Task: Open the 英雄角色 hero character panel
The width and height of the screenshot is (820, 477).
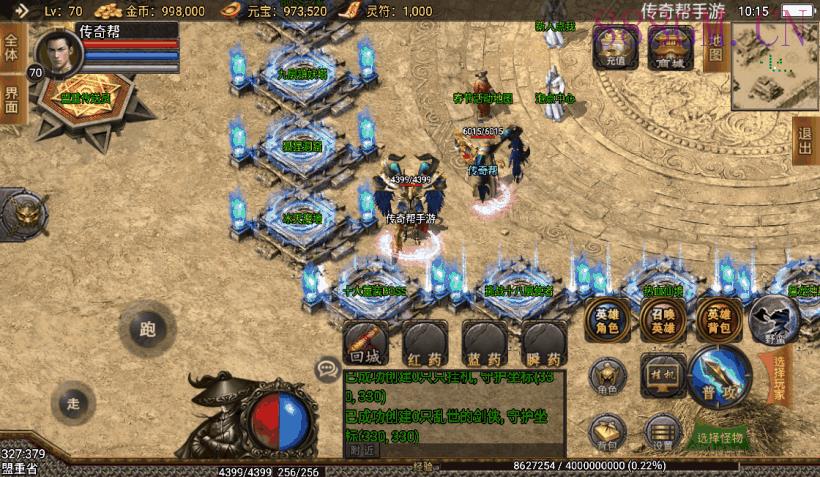Action: click(x=608, y=316)
